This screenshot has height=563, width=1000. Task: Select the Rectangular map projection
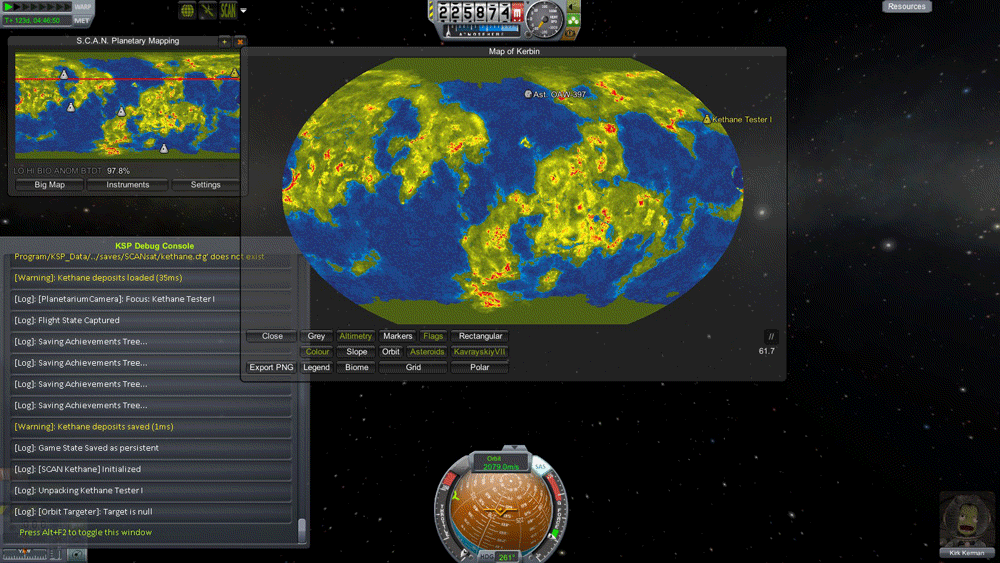pyautogui.click(x=480, y=337)
